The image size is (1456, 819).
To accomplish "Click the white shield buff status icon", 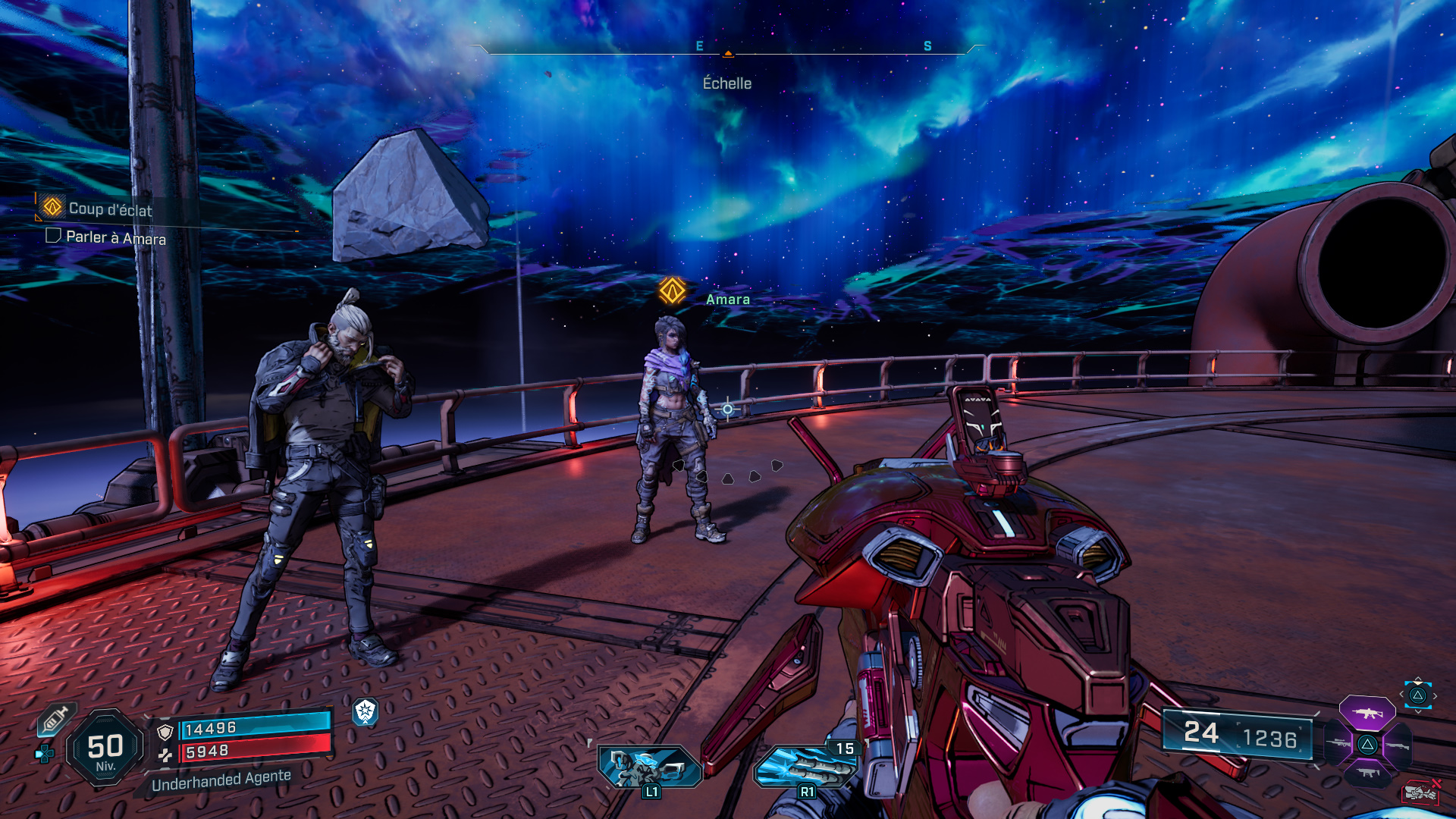I will 366,711.
